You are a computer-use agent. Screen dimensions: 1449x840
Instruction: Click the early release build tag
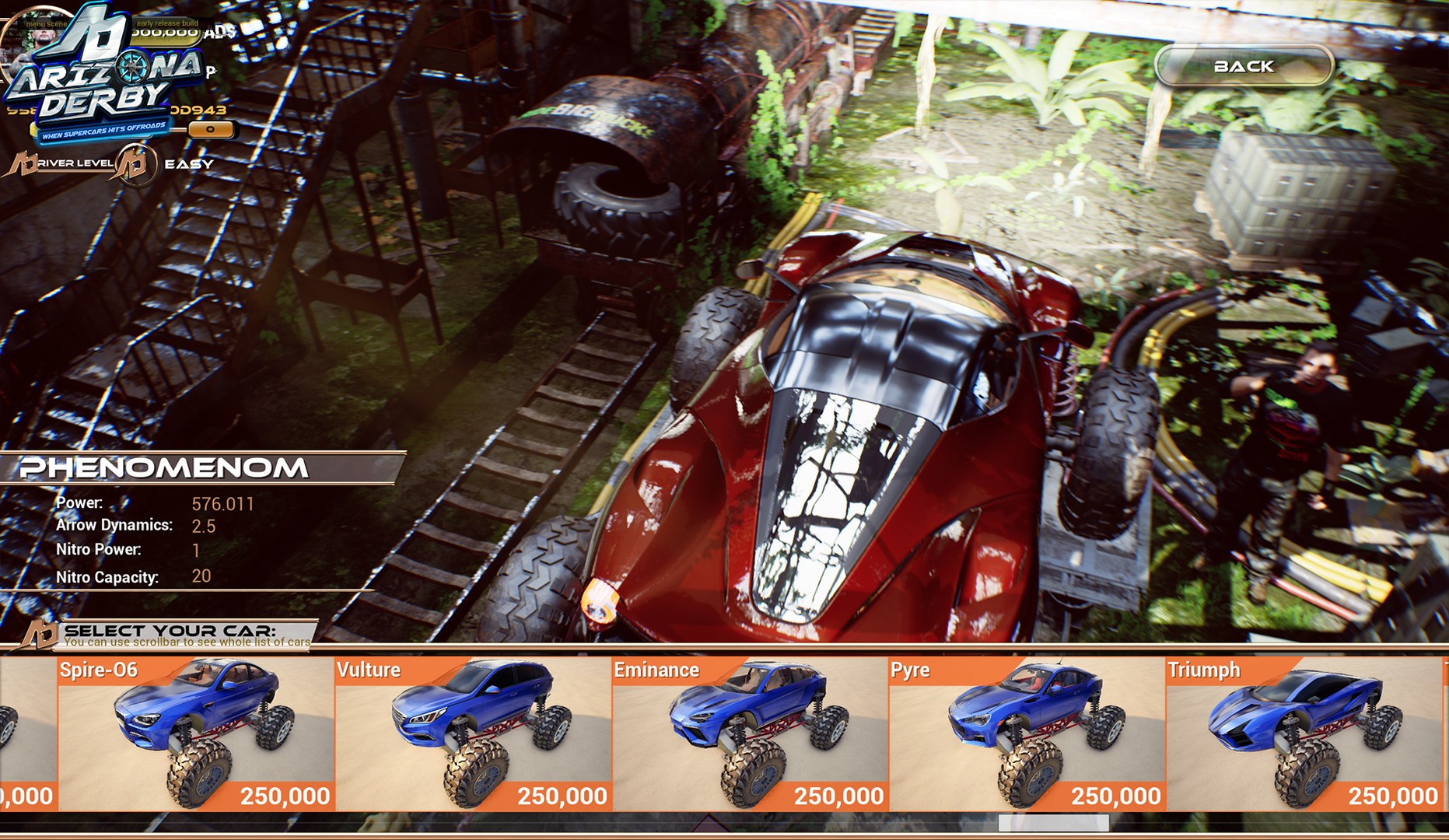click(x=166, y=23)
